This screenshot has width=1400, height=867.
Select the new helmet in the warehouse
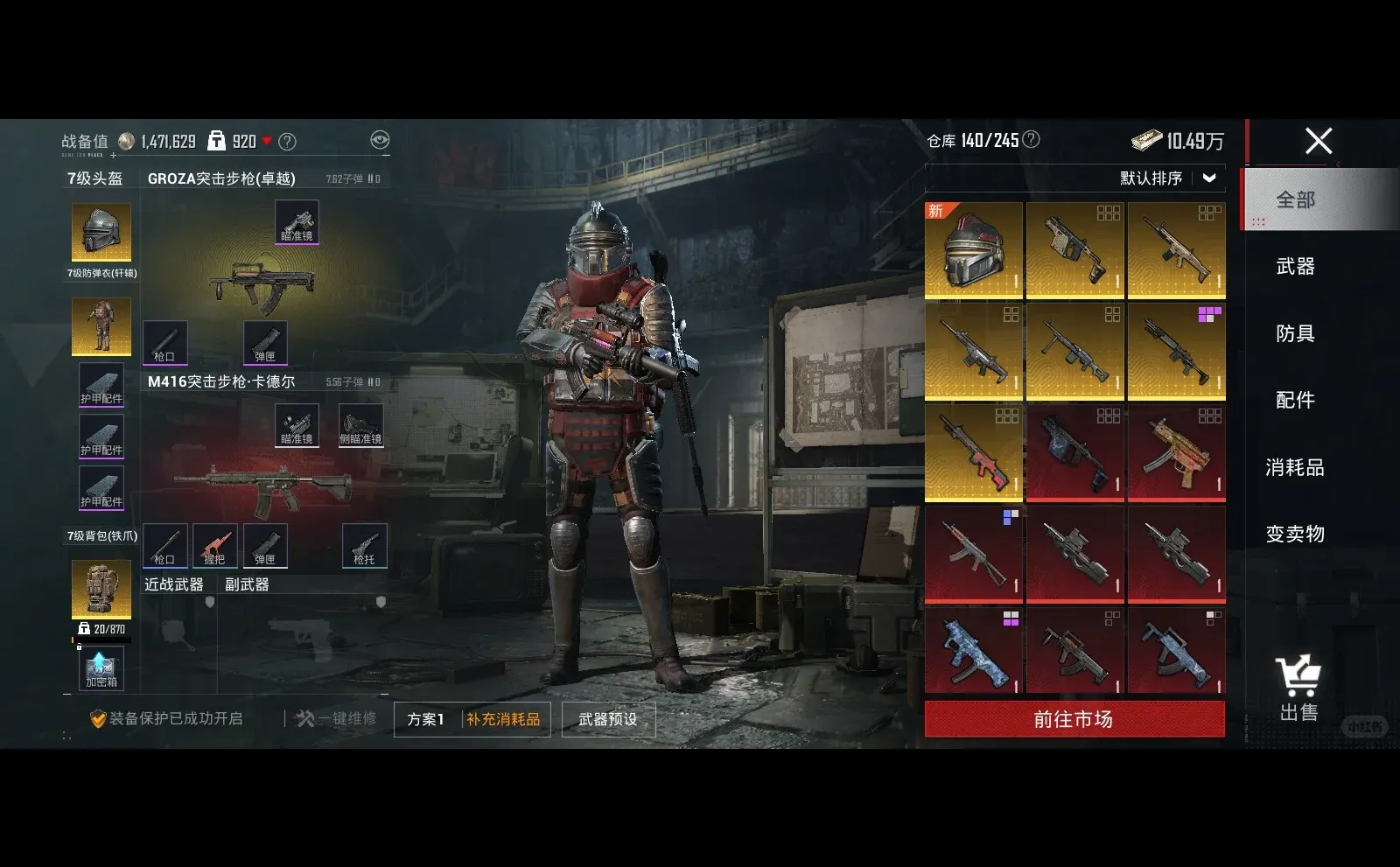(974, 250)
